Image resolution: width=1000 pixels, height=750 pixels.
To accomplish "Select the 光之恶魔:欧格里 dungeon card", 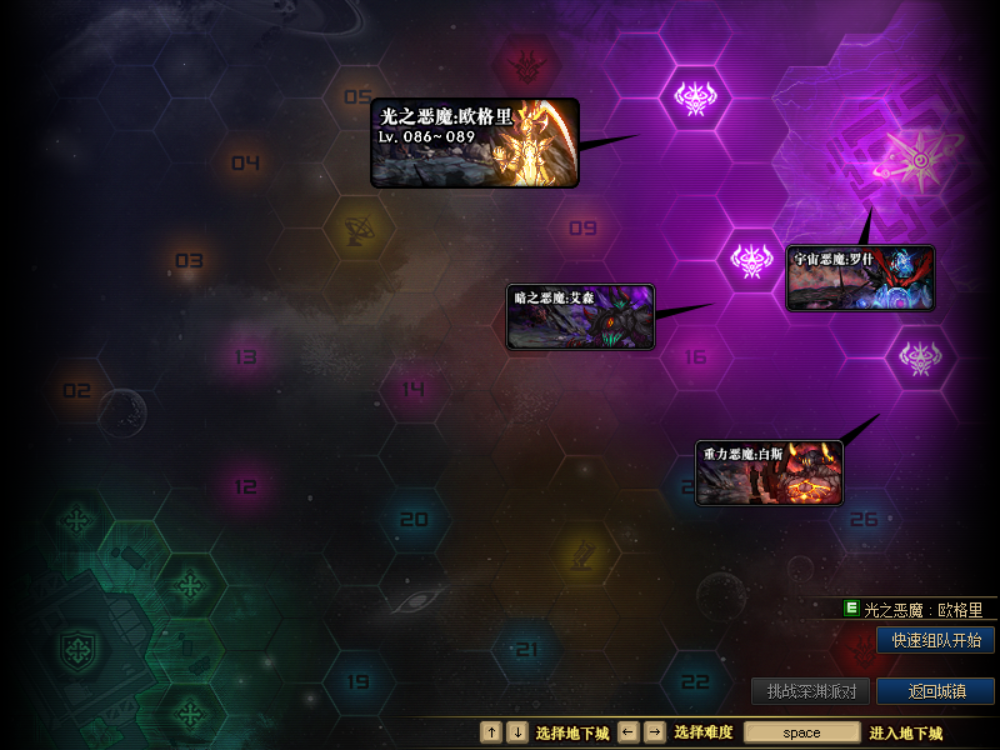I will click(x=475, y=143).
